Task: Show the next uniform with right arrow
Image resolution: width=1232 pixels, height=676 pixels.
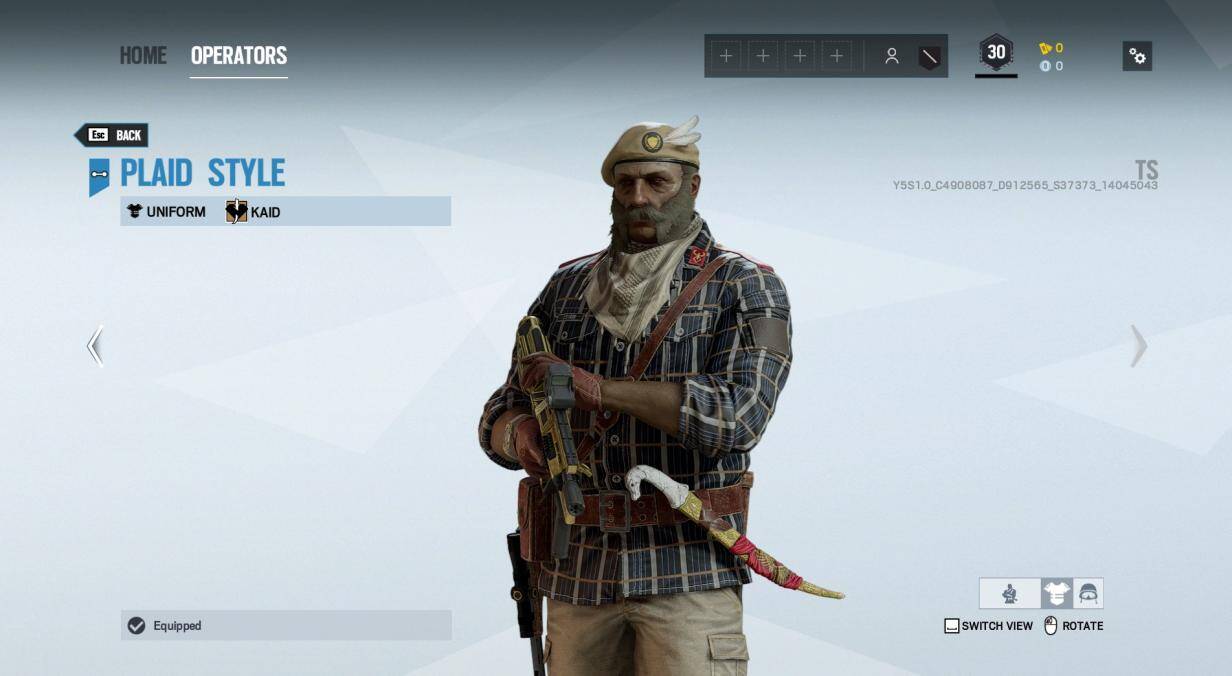Action: tap(1138, 346)
